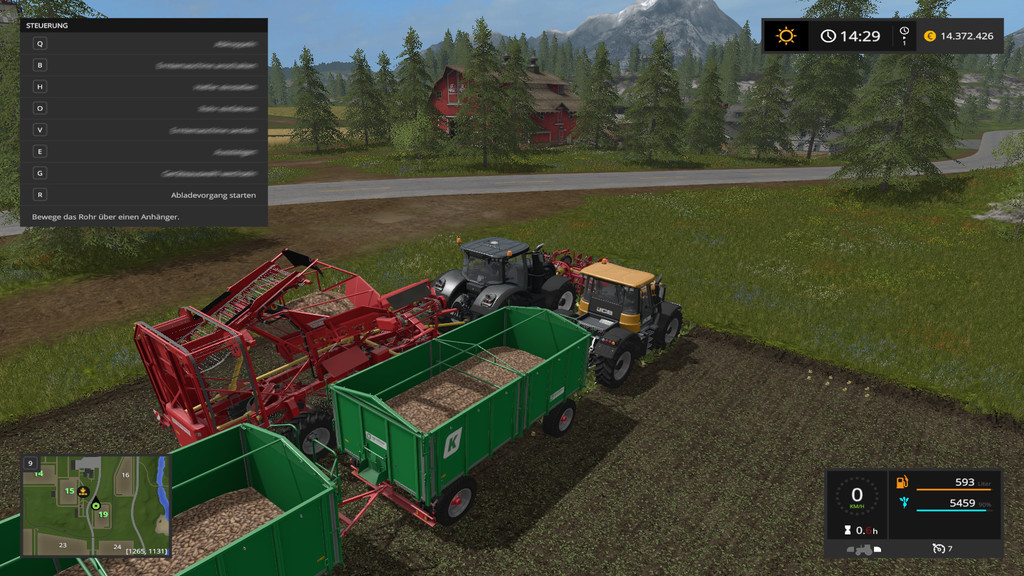Viewport: 1024px width, 576px height.
Task: Click the fuel pump icon
Action: (x=902, y=483)
